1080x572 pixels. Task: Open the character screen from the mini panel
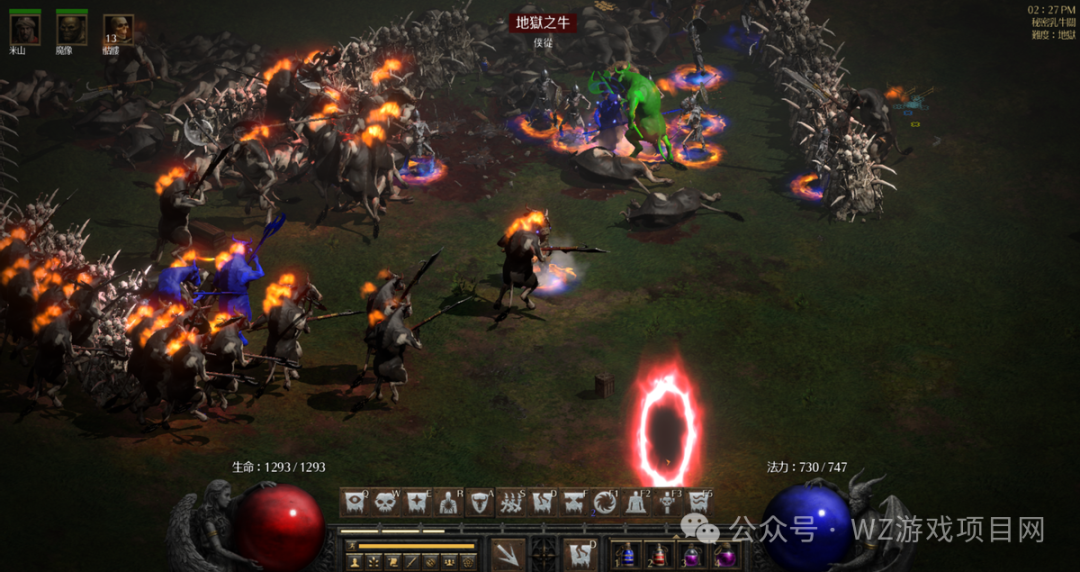tap(355, 562)
